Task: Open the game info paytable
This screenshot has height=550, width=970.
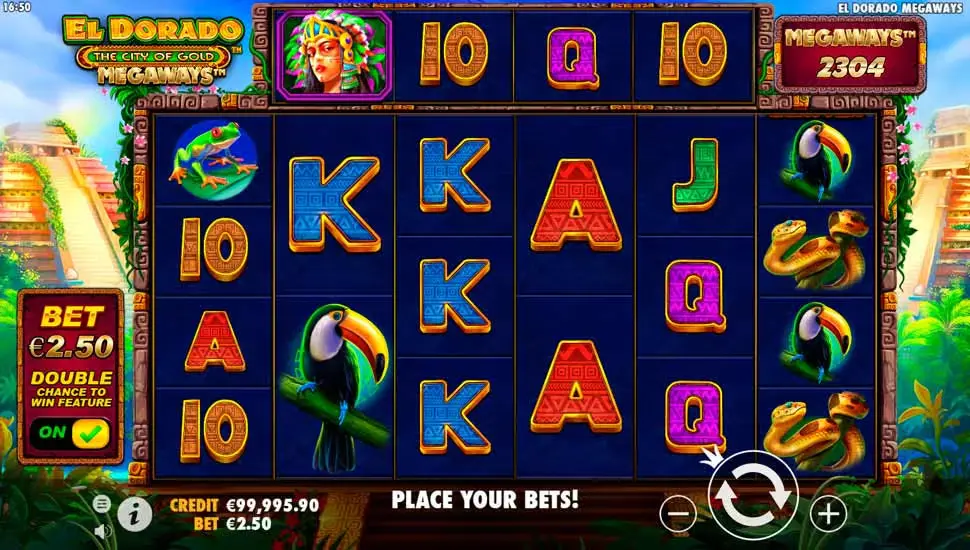Action: coord(135,513)
